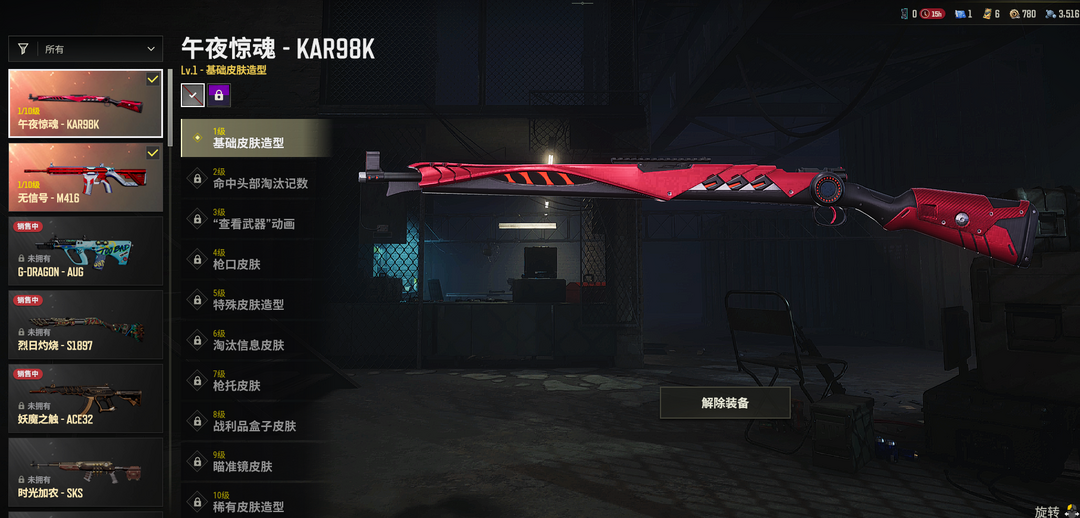
Task: Pick the 烈日灼烧 - S1897 skin
Action: (x=86, y=325)
